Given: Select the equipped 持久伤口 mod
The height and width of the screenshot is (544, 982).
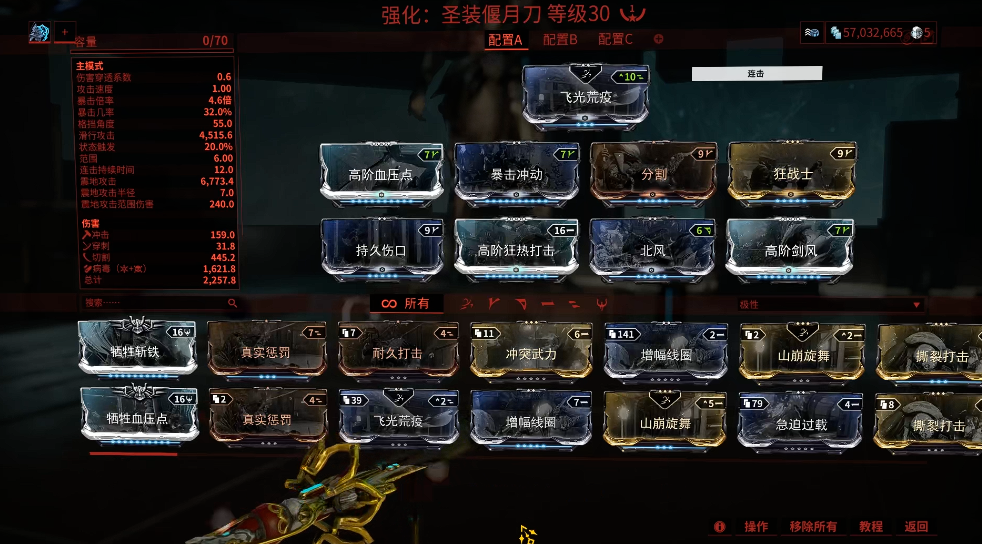Looking at the screenshot, I should (383, 250).
